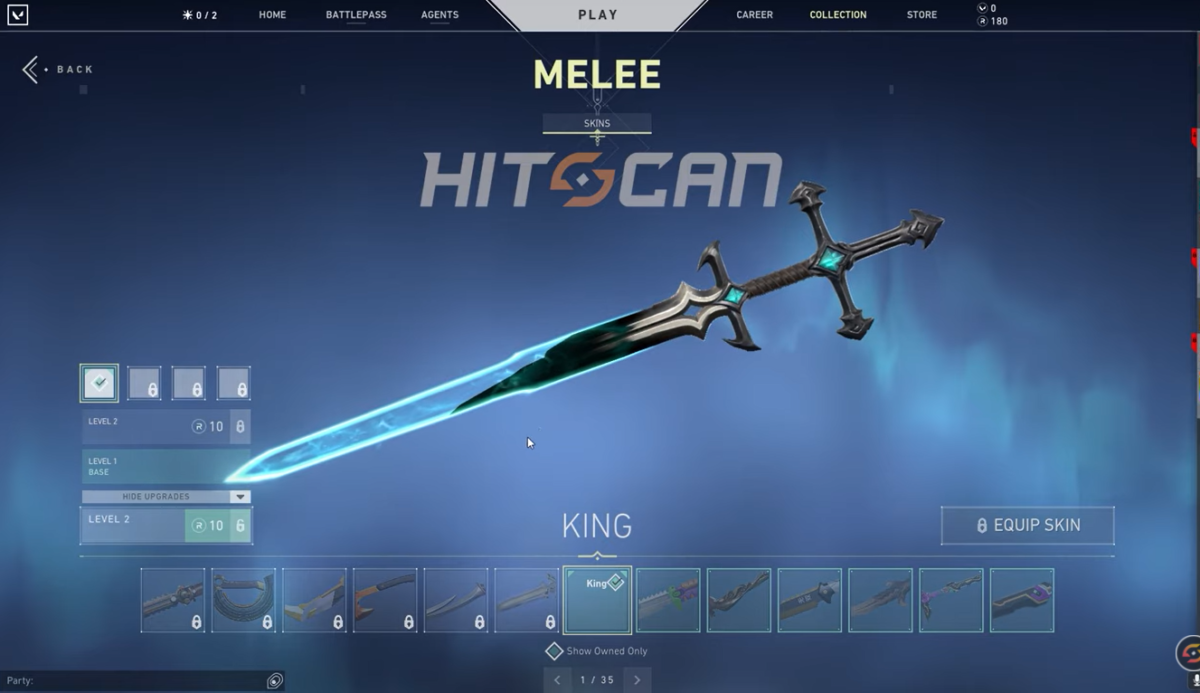
Task: Select the checked default variant swatch
Action: coord(99,383)
